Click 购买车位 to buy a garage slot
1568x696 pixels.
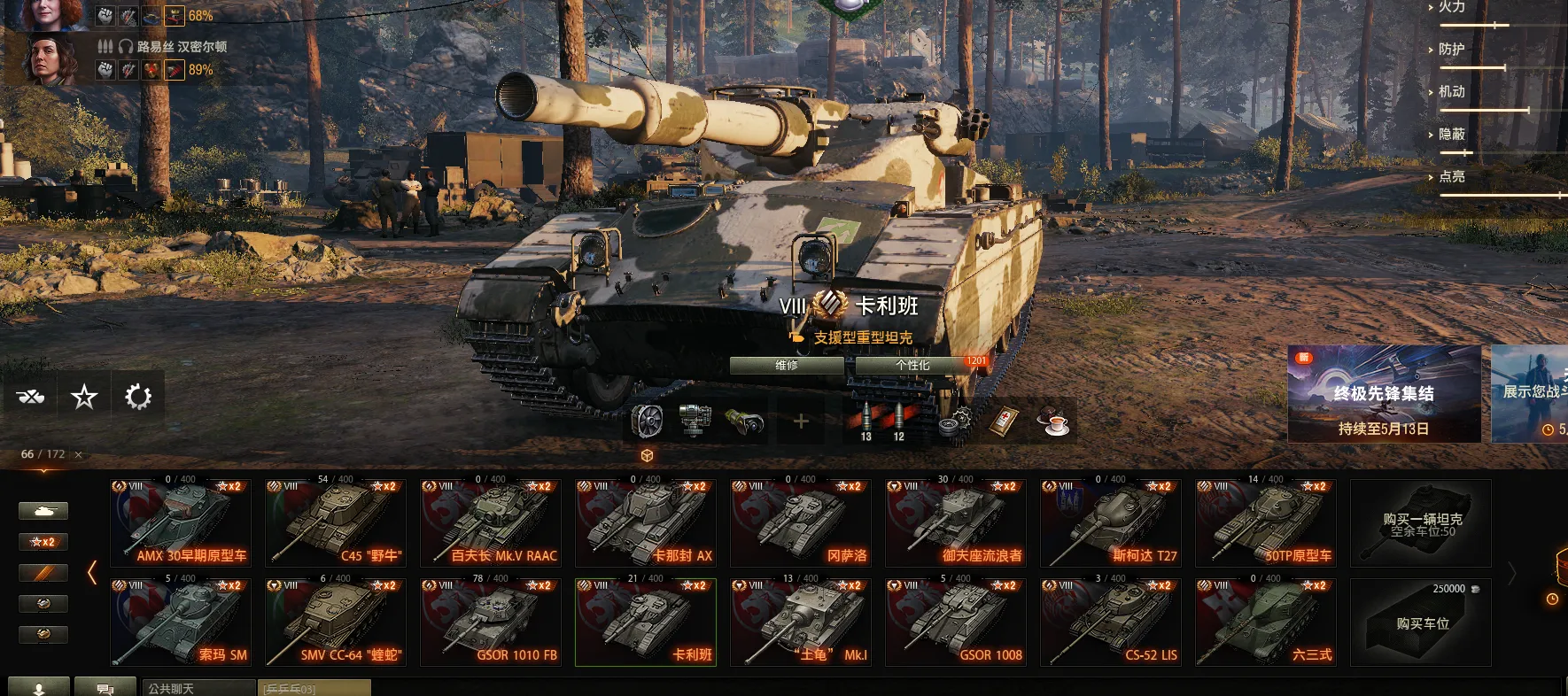pos(1421,623)
